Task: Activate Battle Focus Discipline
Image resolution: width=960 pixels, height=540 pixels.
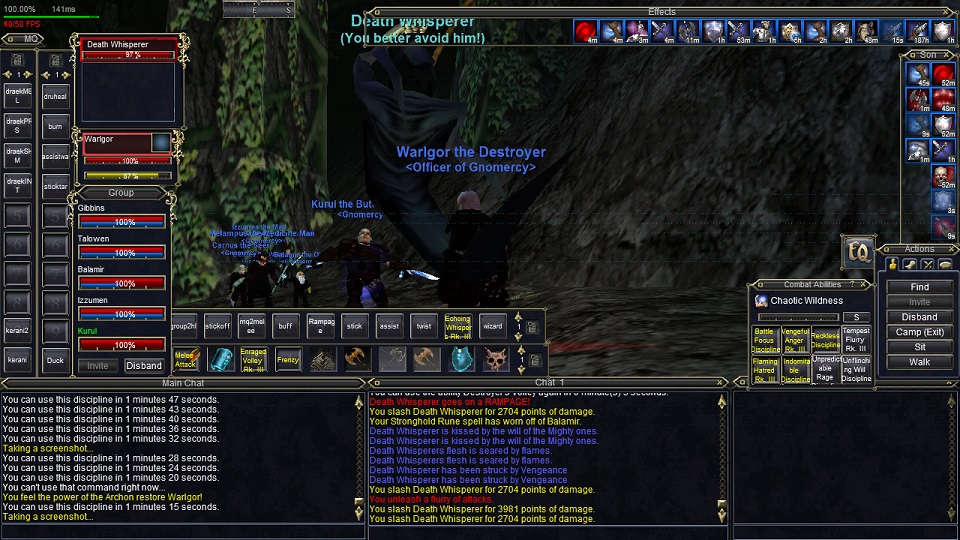Action: click(765, 340)
